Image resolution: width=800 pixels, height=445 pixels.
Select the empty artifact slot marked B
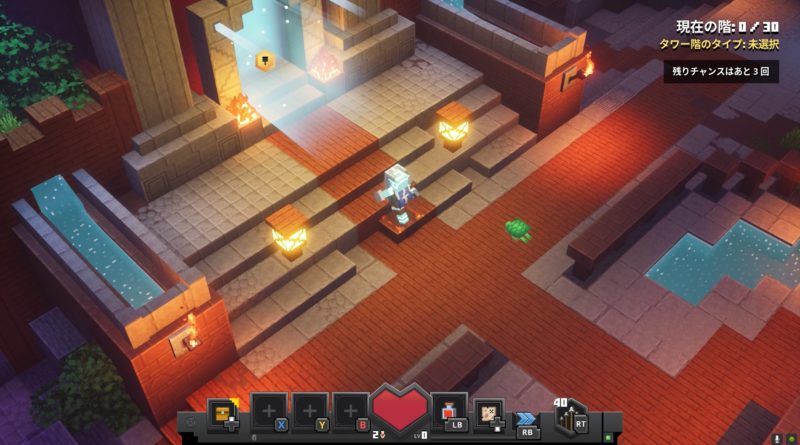[350, 412]
